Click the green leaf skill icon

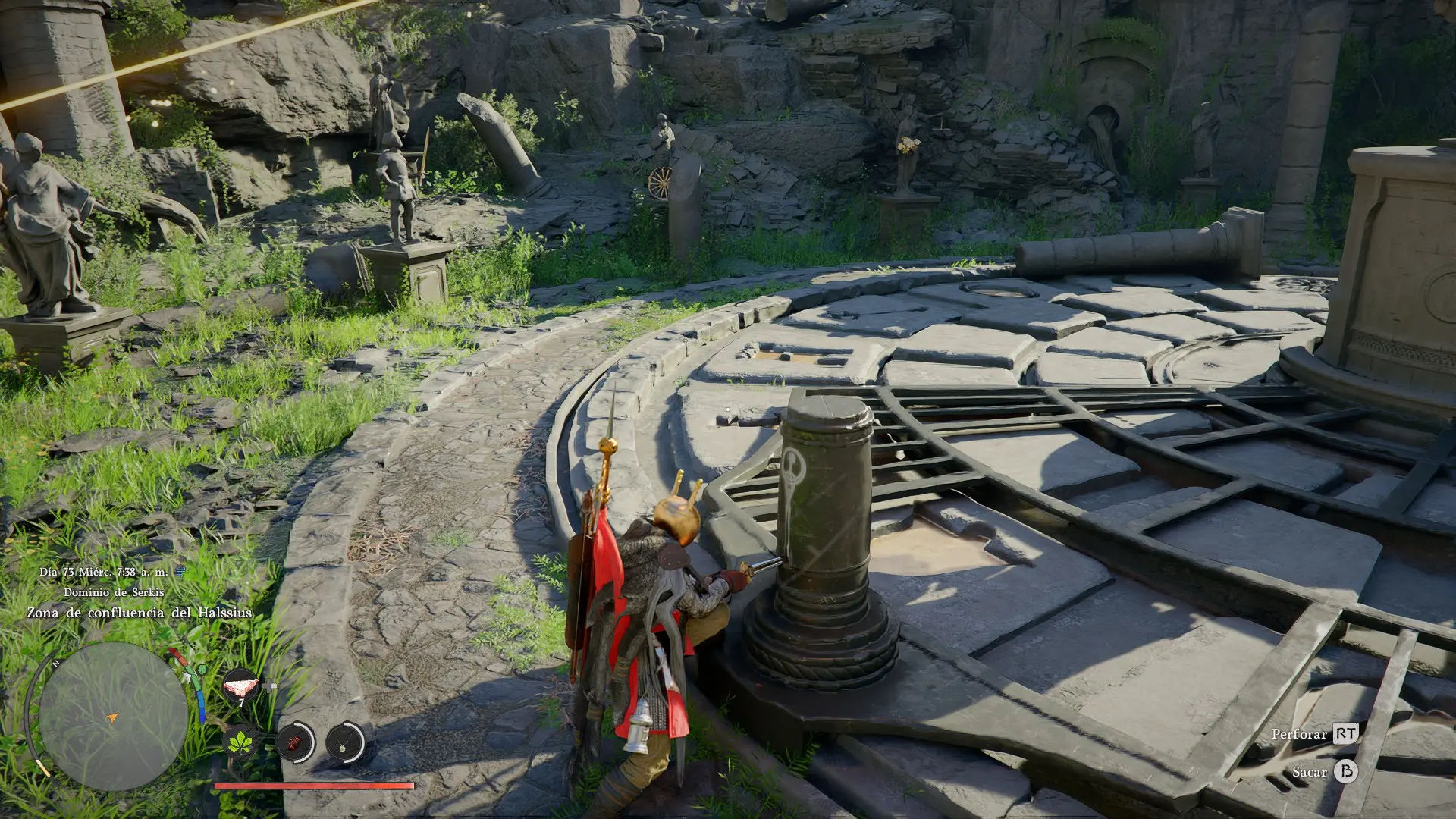(242, 741)
